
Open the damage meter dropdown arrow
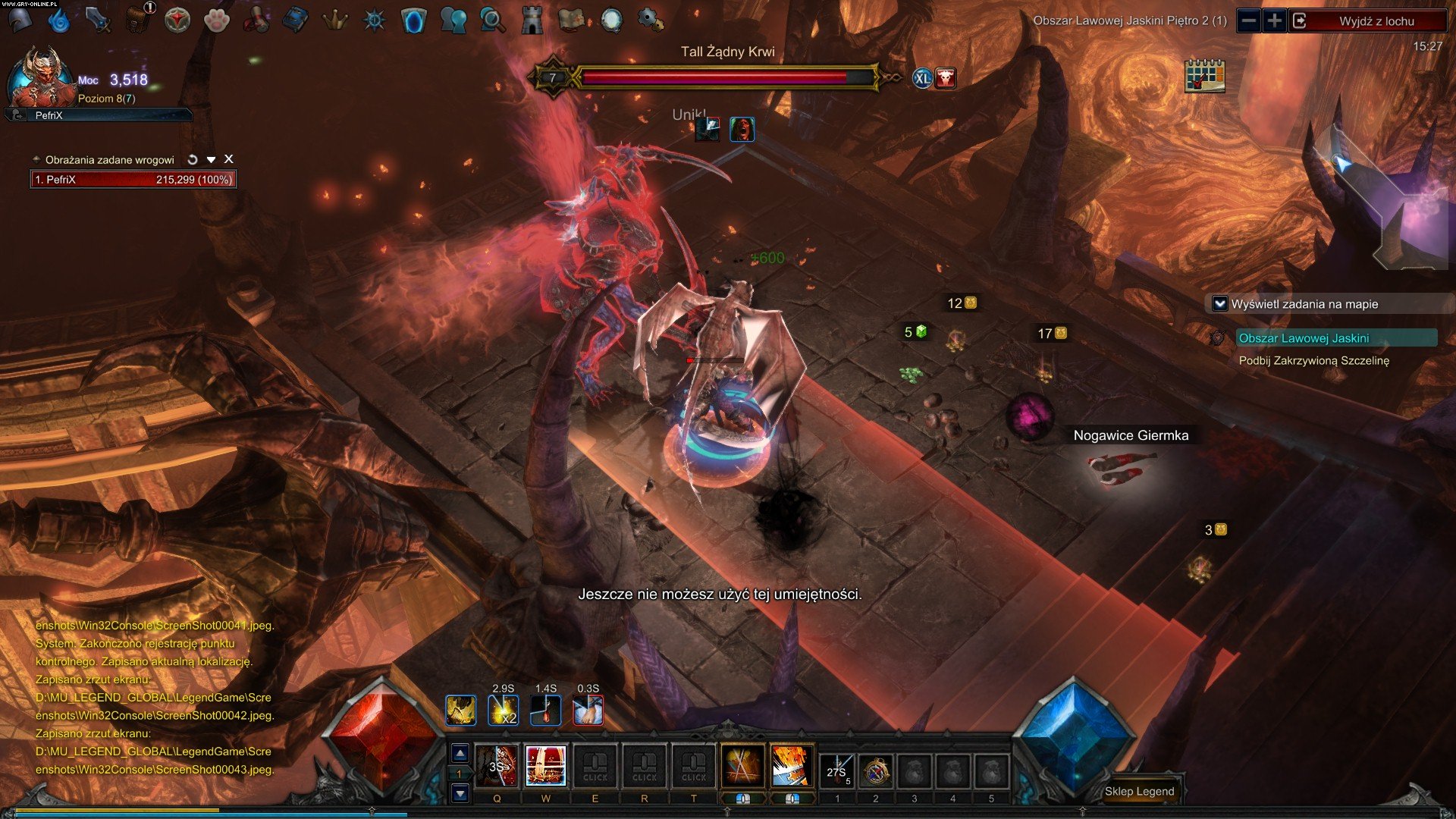(x=211, y=159)
